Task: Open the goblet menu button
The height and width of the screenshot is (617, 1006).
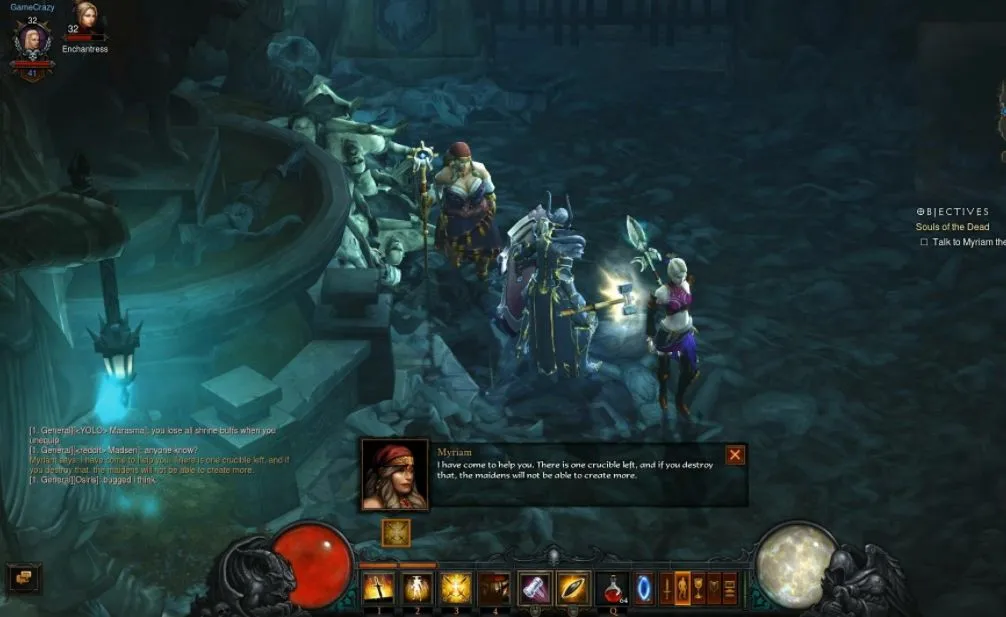Action: (x=699, y=587)
